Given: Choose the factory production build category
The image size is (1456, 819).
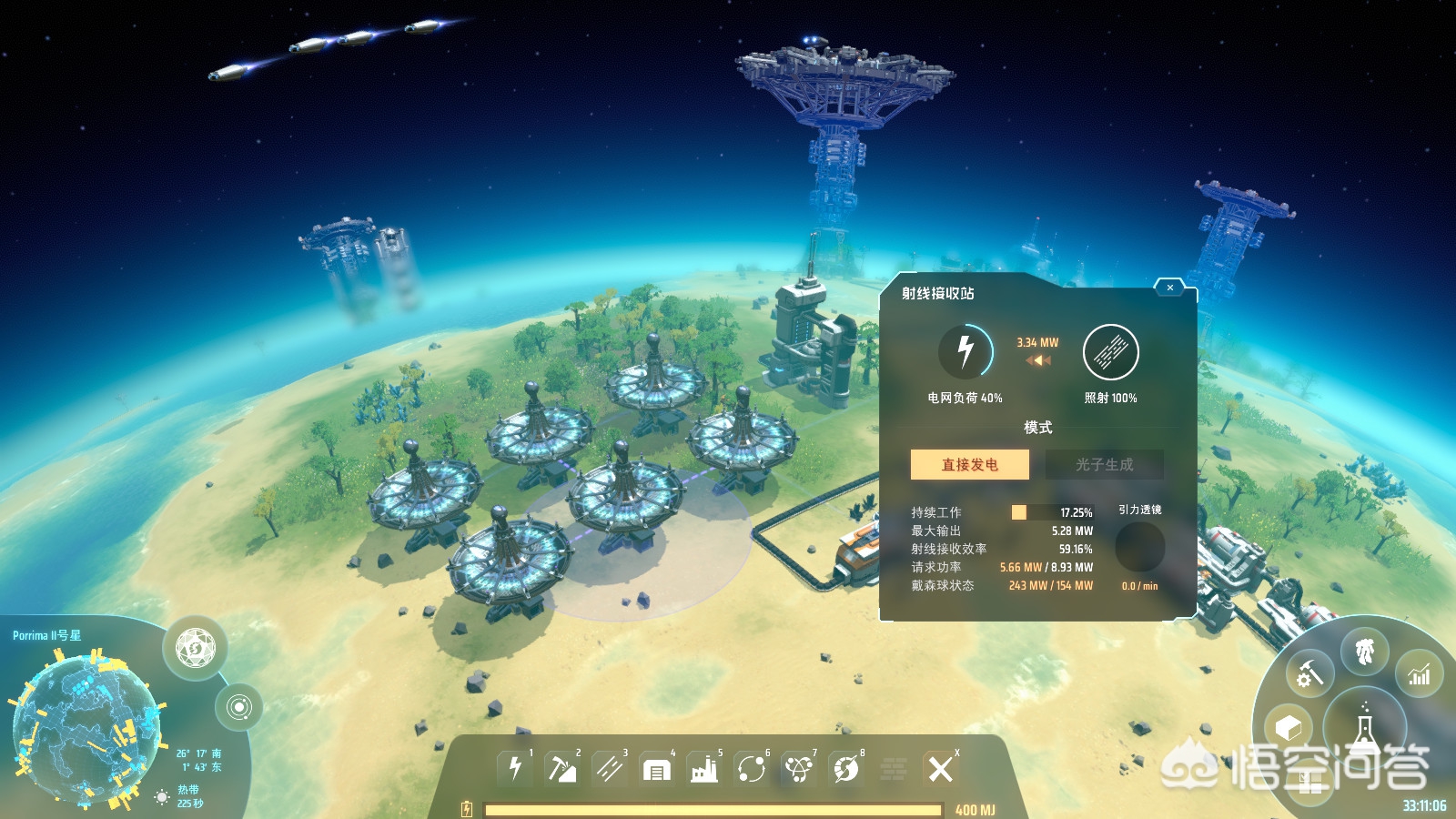Looking at the screenshot, I should click(x=703, y=770).
